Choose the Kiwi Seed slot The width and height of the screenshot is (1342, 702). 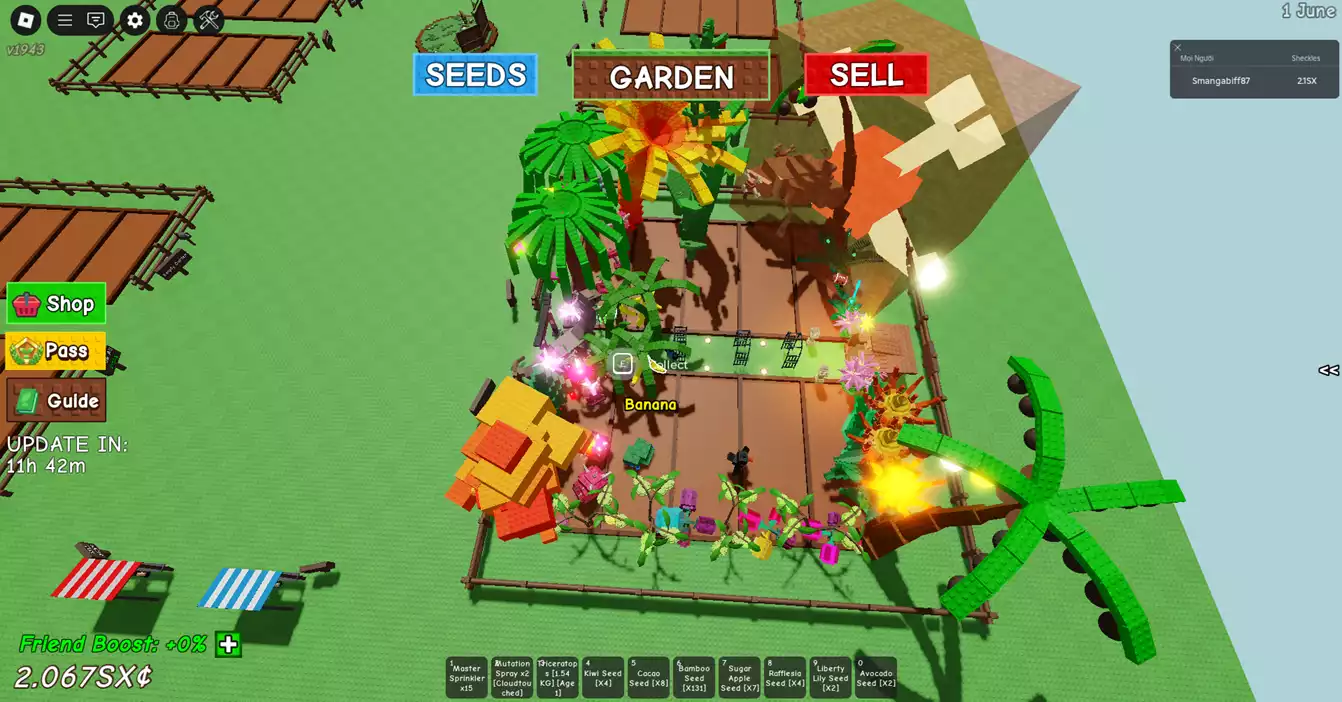point(603,677)
